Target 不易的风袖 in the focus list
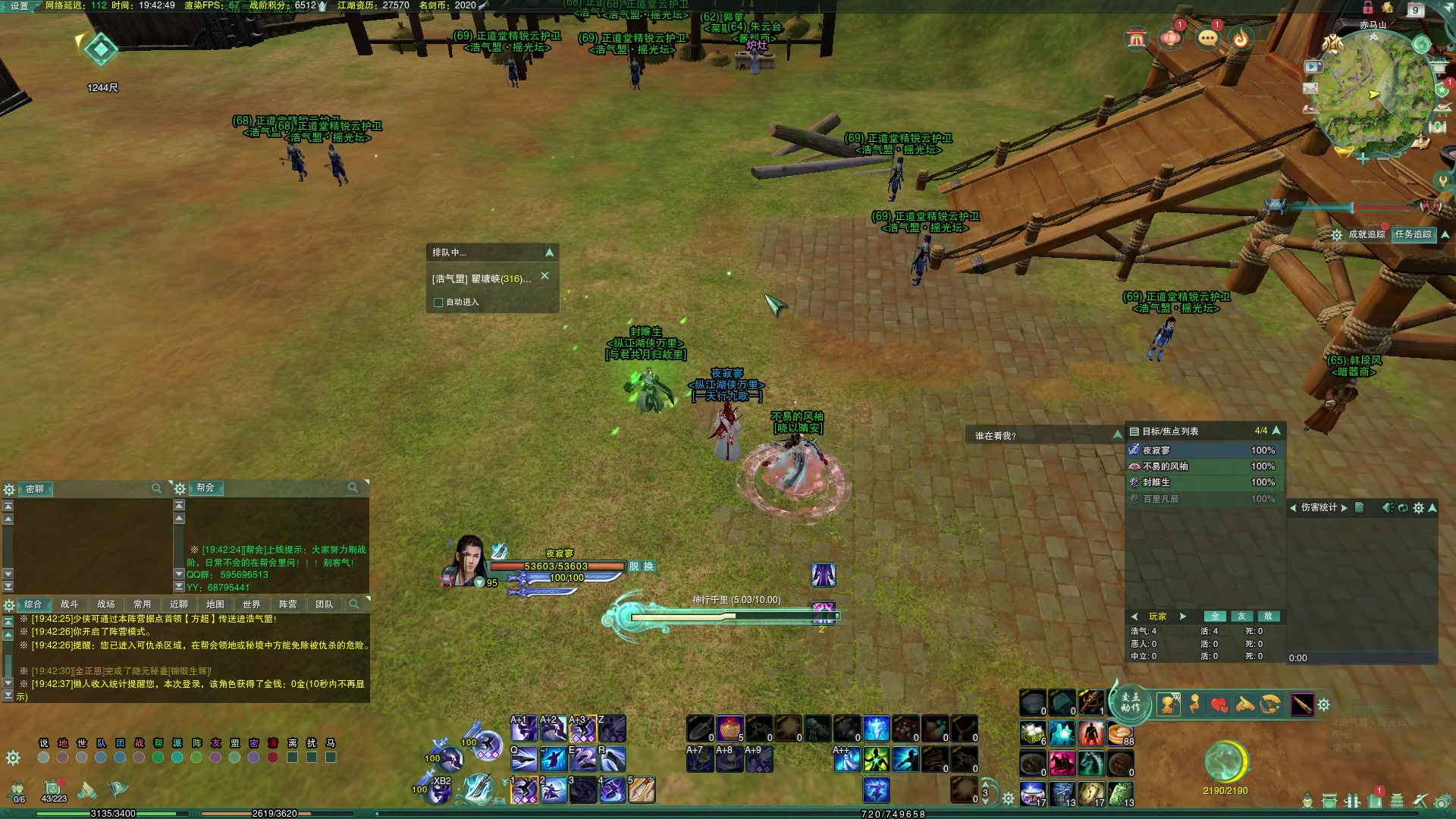1456x819 pixels. [1166, 466]
